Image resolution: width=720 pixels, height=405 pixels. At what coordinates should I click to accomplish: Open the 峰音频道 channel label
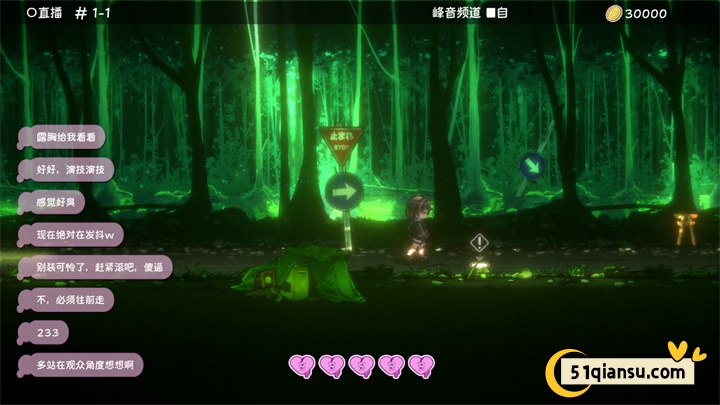tap(456, 12)
